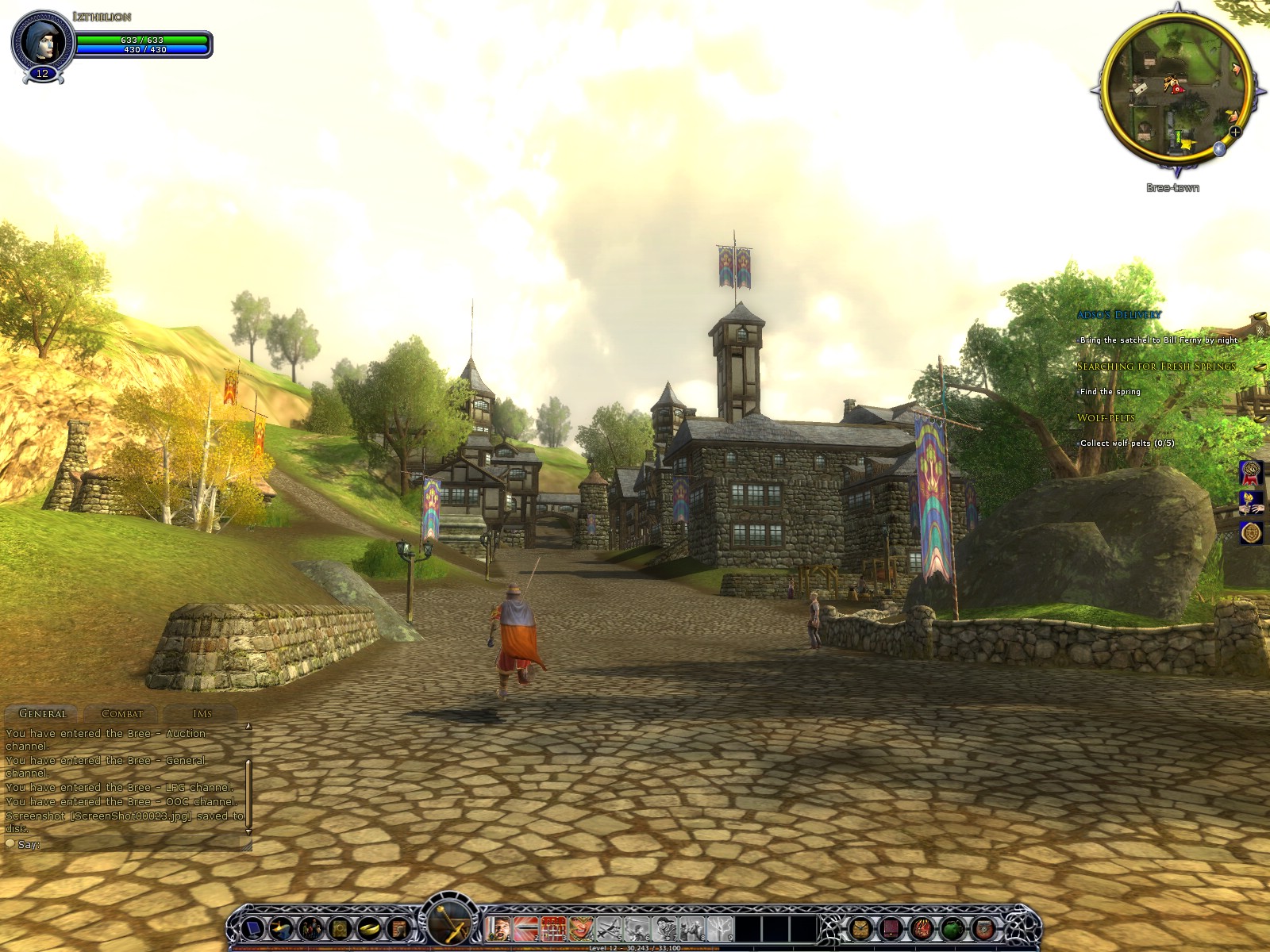Activate the shouting face skill in slot 1
The width and height of the screenshot is (1270, 952).
pos(498,927)
